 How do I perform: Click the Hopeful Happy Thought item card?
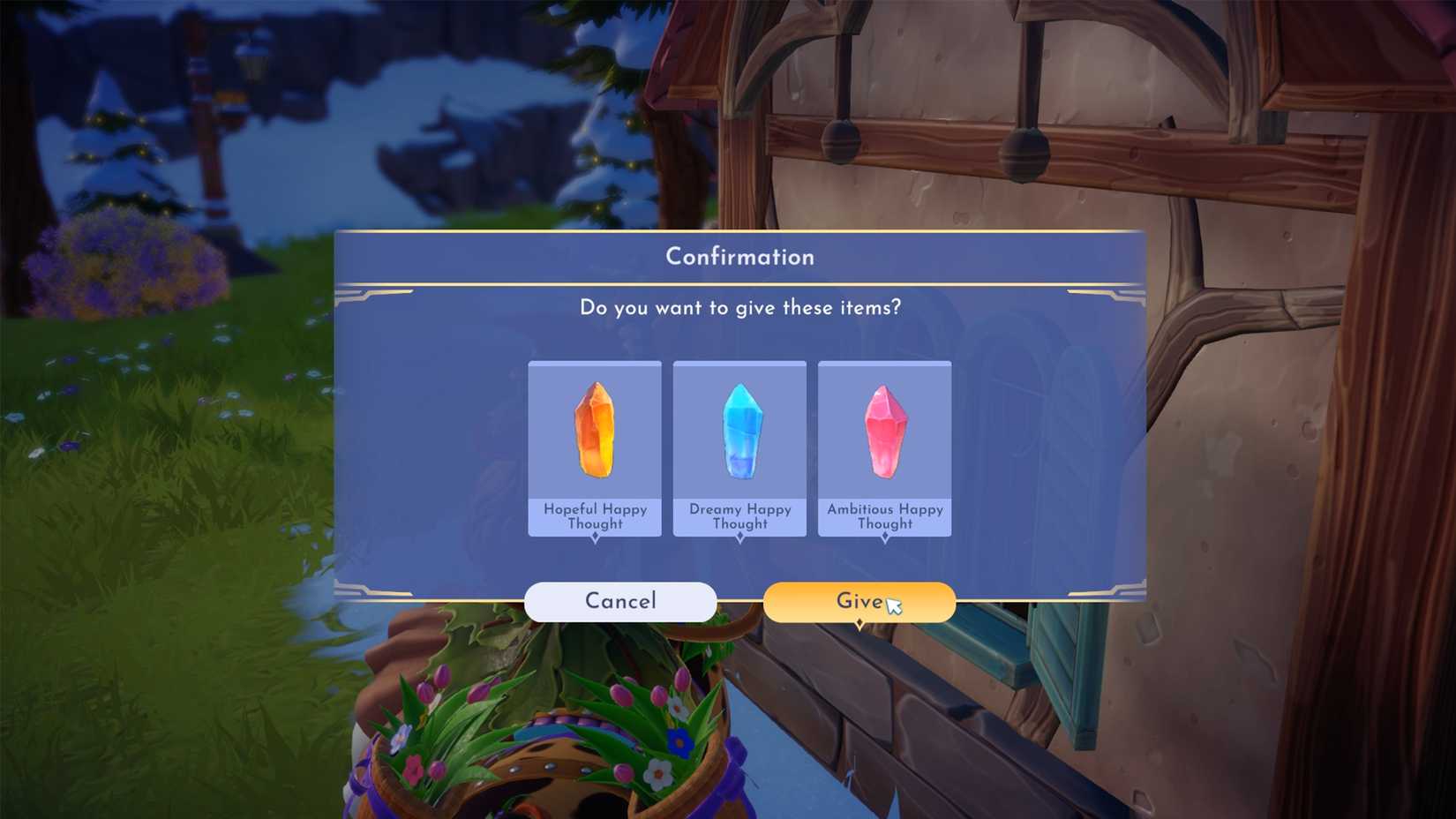click(595, 446)
